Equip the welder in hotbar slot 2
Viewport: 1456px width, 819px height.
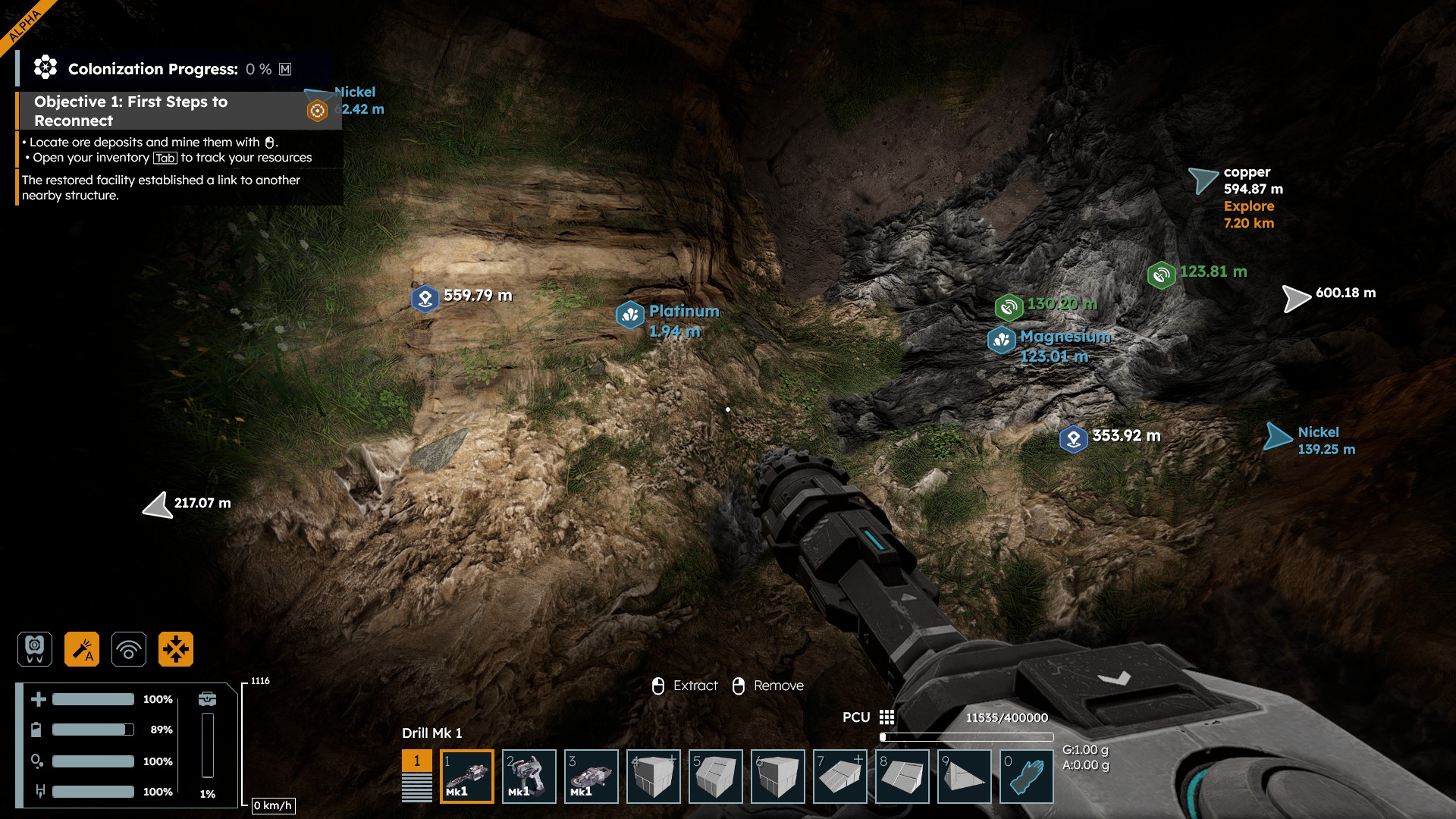[529, 777]
